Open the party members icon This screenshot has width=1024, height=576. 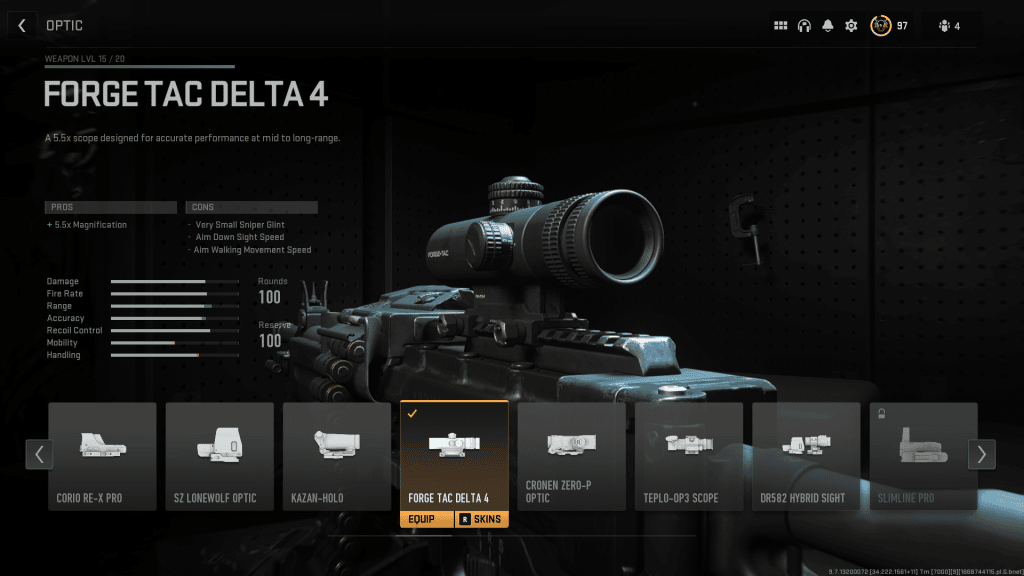(x=949, y=26)
